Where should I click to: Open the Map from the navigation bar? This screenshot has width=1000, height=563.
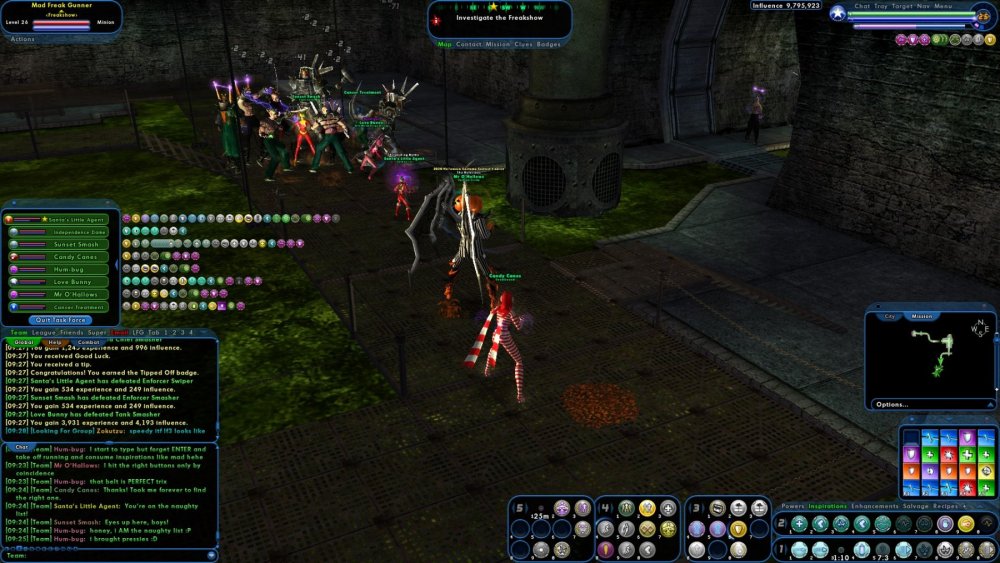[445, 44]
